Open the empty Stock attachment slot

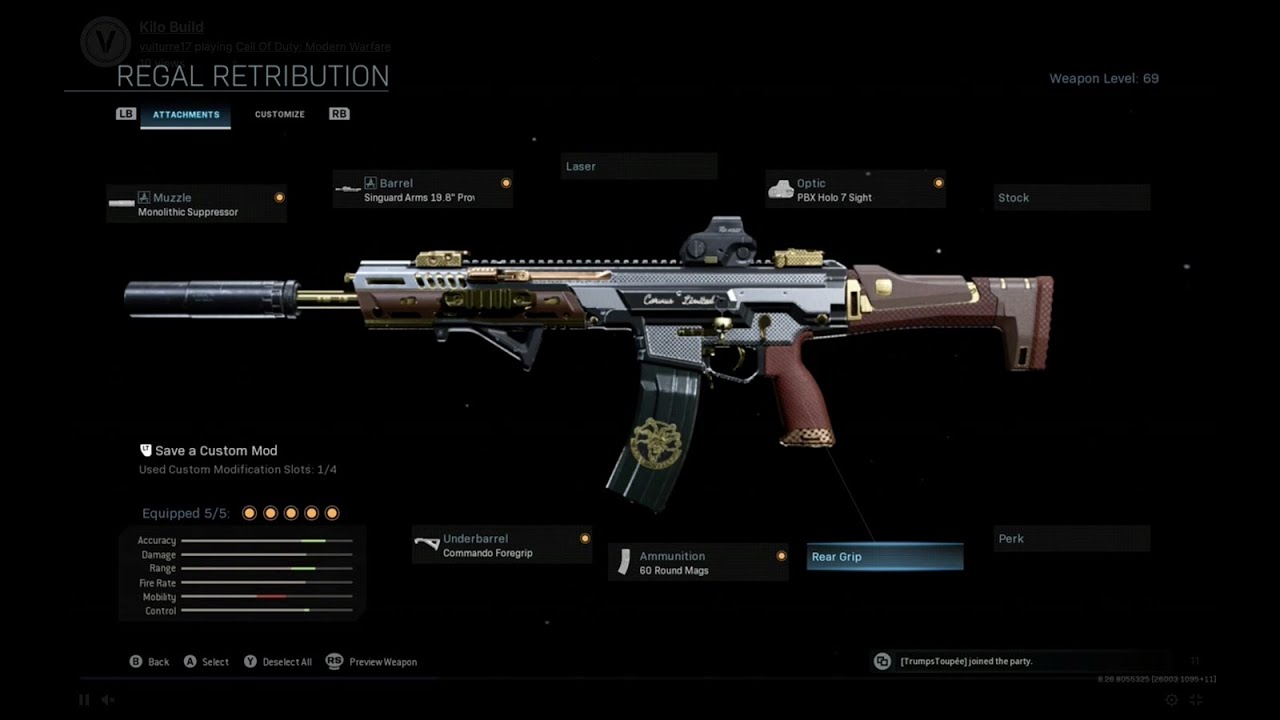[1071, 198]
